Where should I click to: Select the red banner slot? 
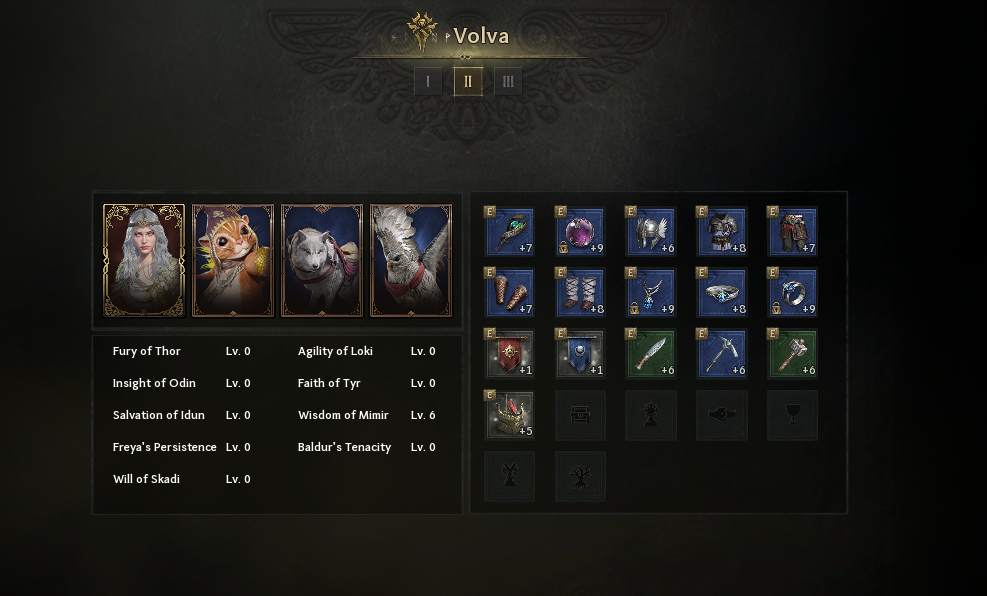click(510, 354)
